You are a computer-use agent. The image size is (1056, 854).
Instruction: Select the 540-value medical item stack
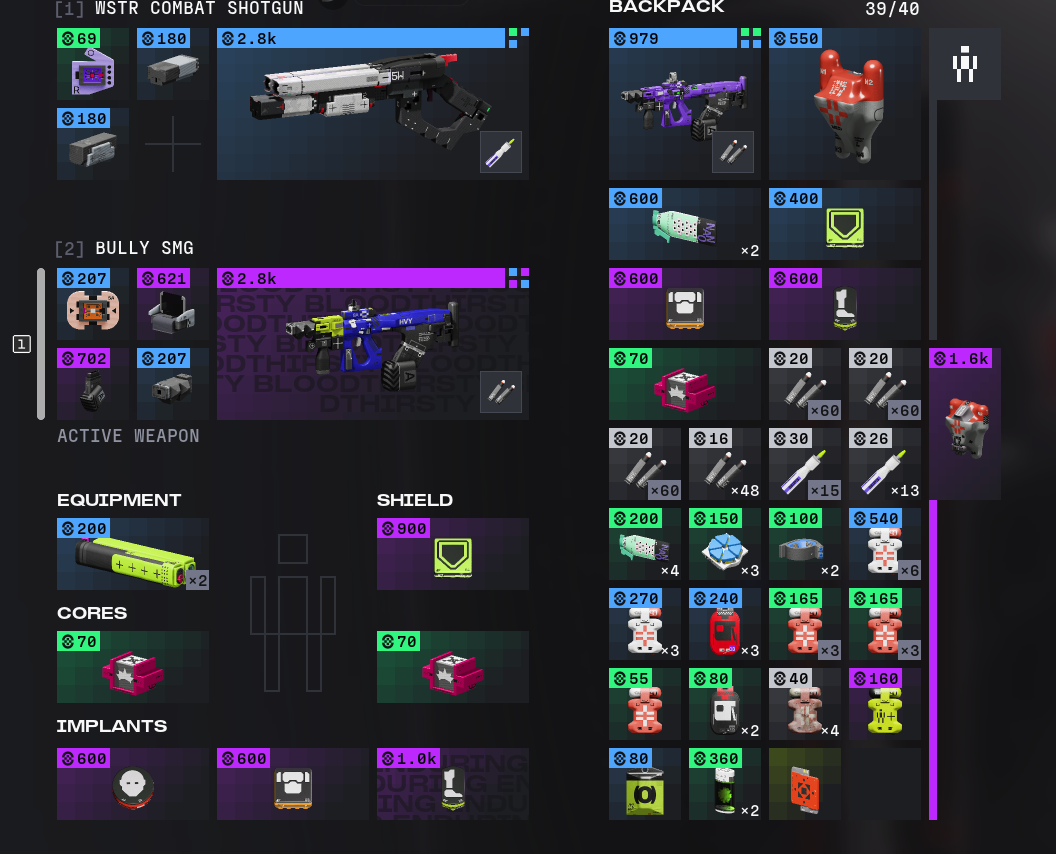coord(884,544)
